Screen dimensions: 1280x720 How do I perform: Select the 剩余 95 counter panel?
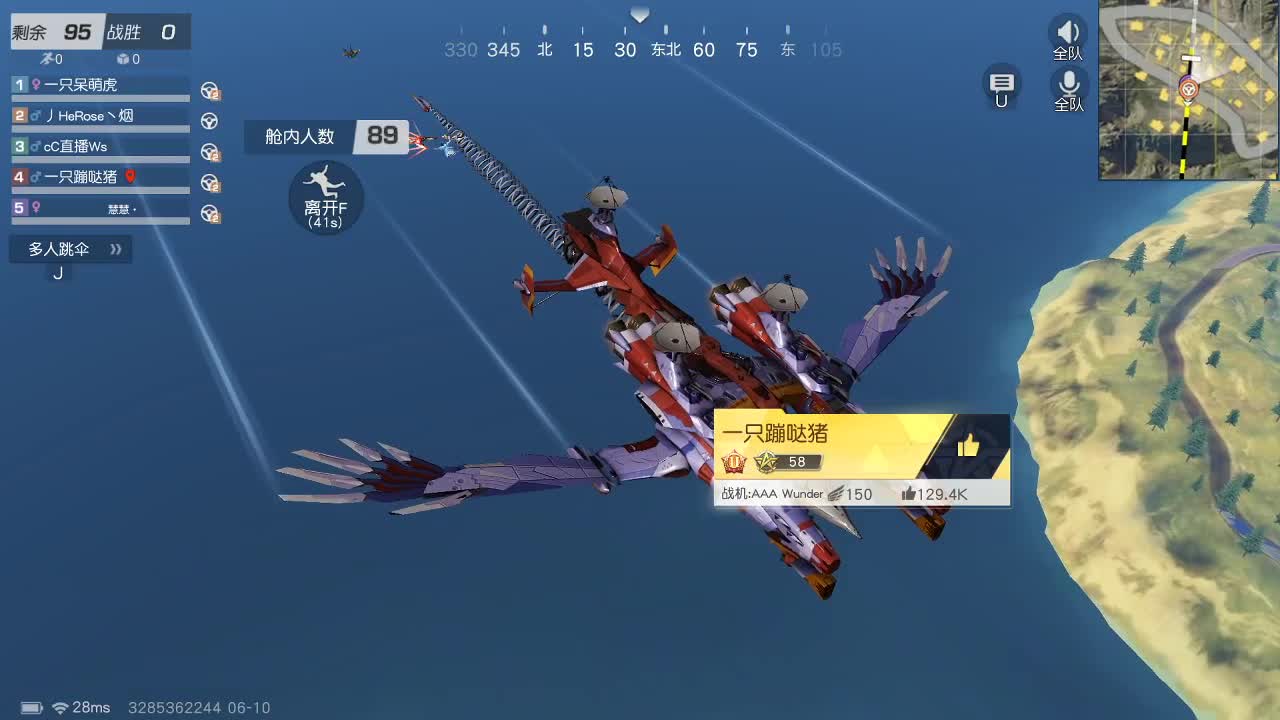[50, 31]
